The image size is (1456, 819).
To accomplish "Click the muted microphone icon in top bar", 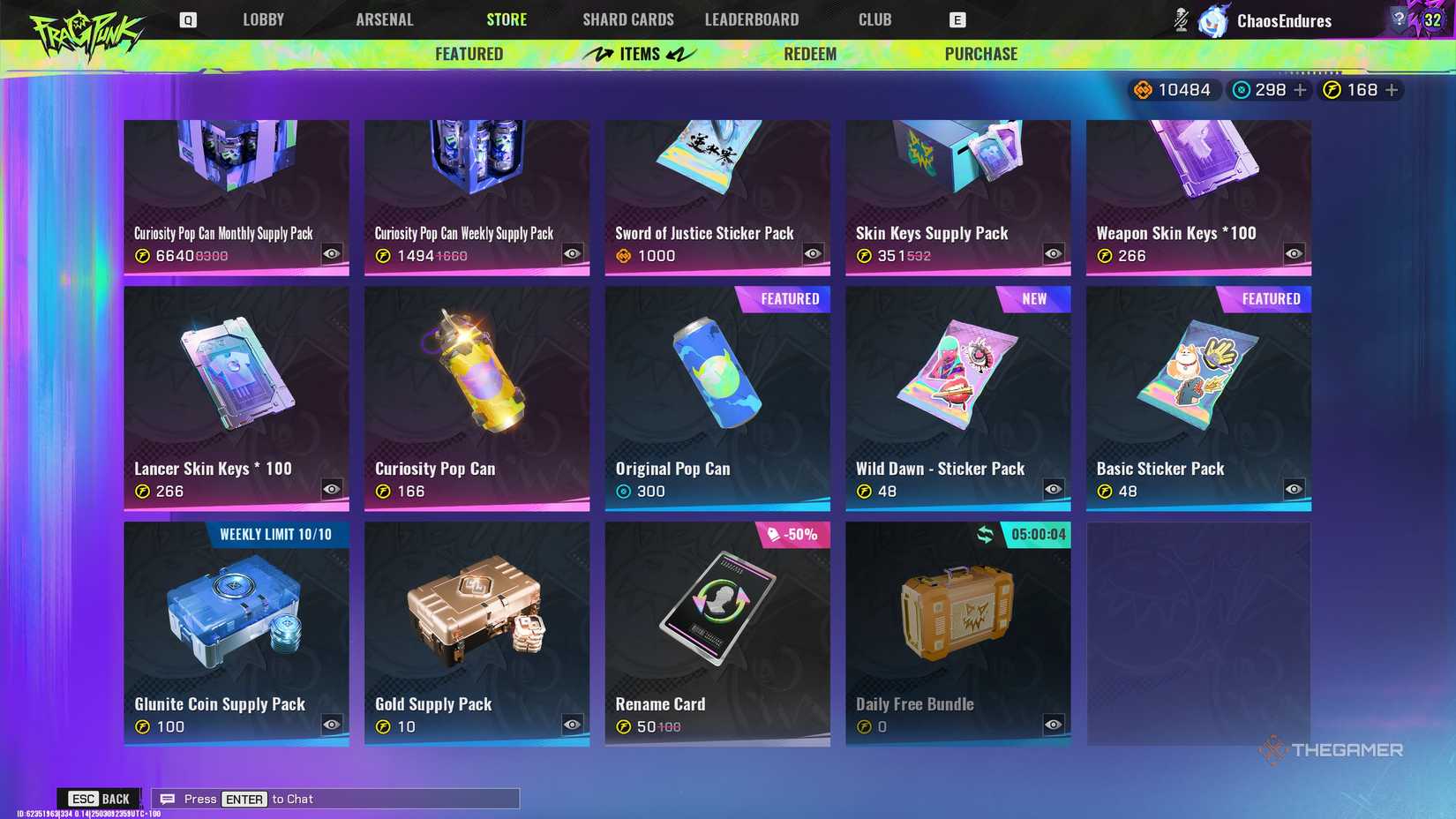I will pyautogui.click(x=1181, y=19).
